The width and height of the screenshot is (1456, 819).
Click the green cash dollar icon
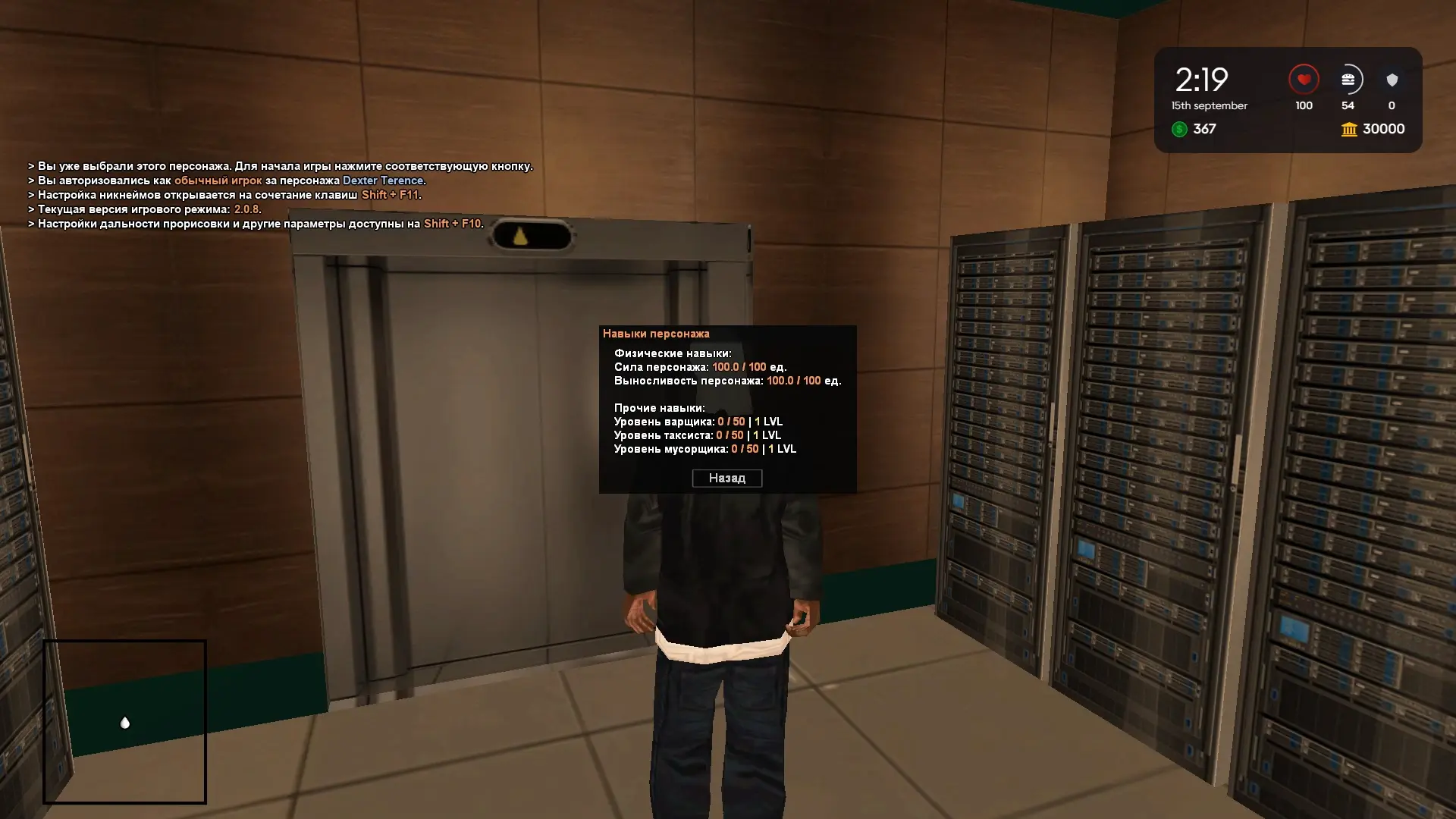coord(1179,129)
